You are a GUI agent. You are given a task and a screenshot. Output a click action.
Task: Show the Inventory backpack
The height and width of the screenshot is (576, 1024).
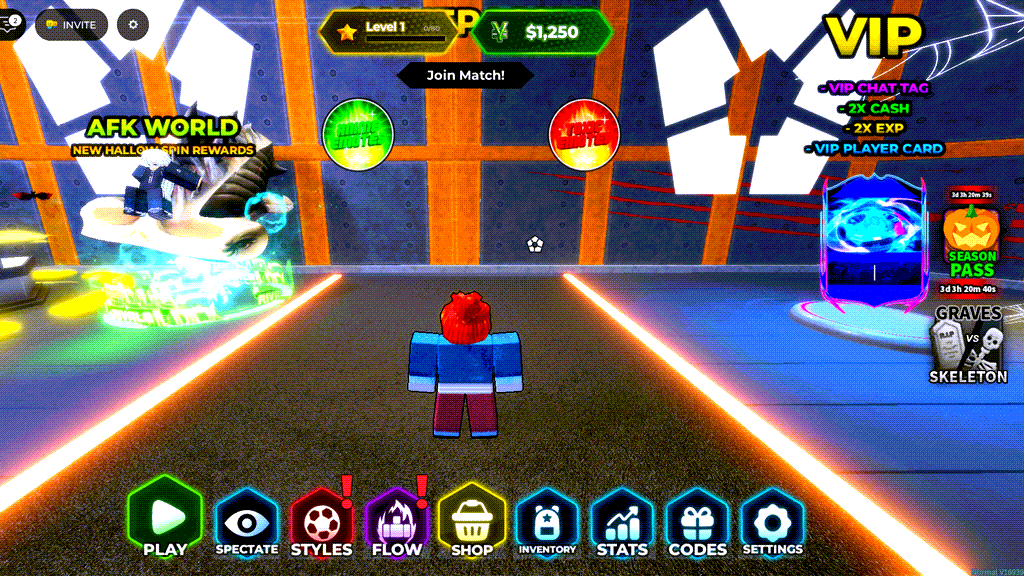(x=547, y=522)
